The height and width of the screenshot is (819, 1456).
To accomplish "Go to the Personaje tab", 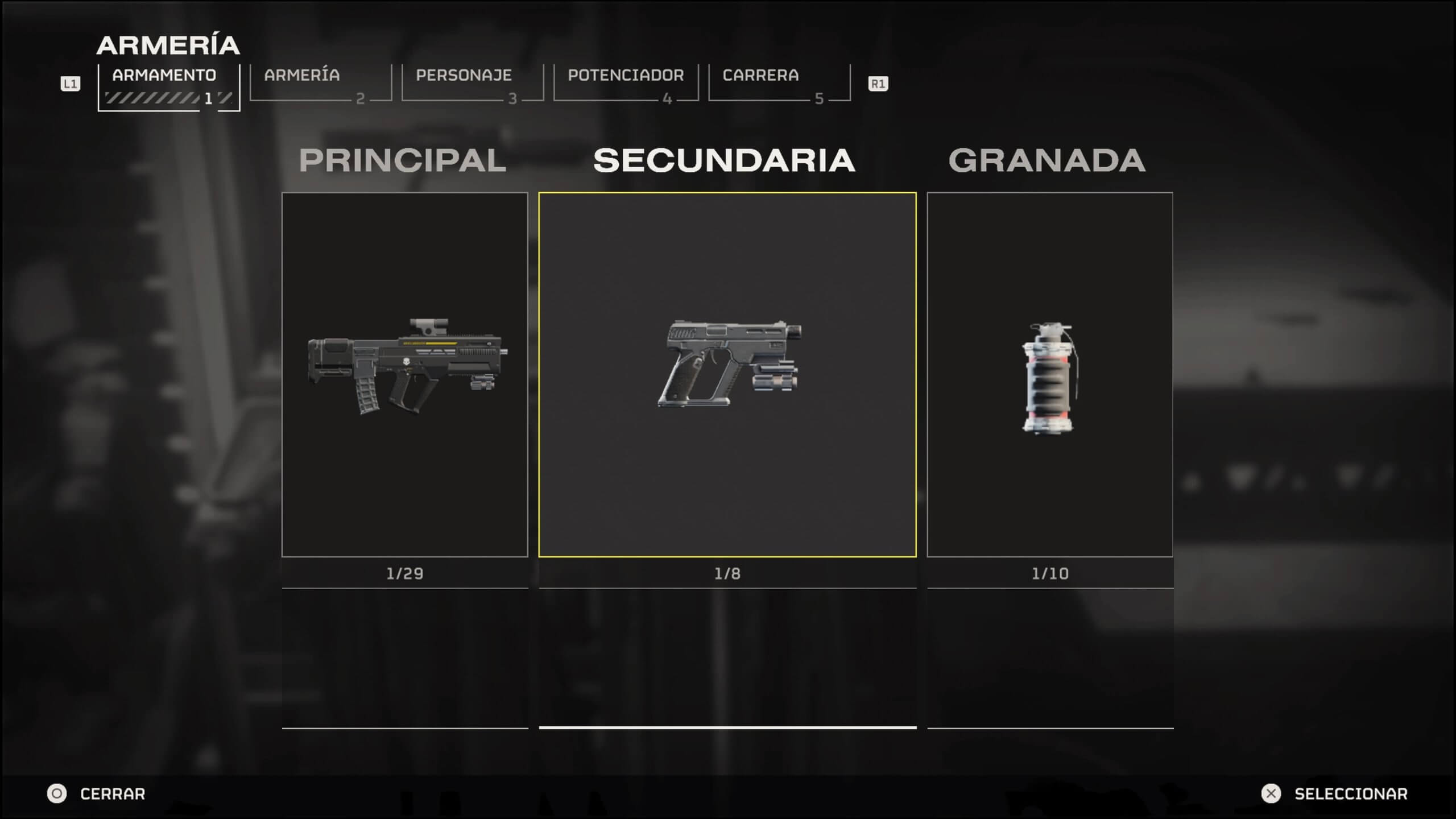I will point(472,83).
